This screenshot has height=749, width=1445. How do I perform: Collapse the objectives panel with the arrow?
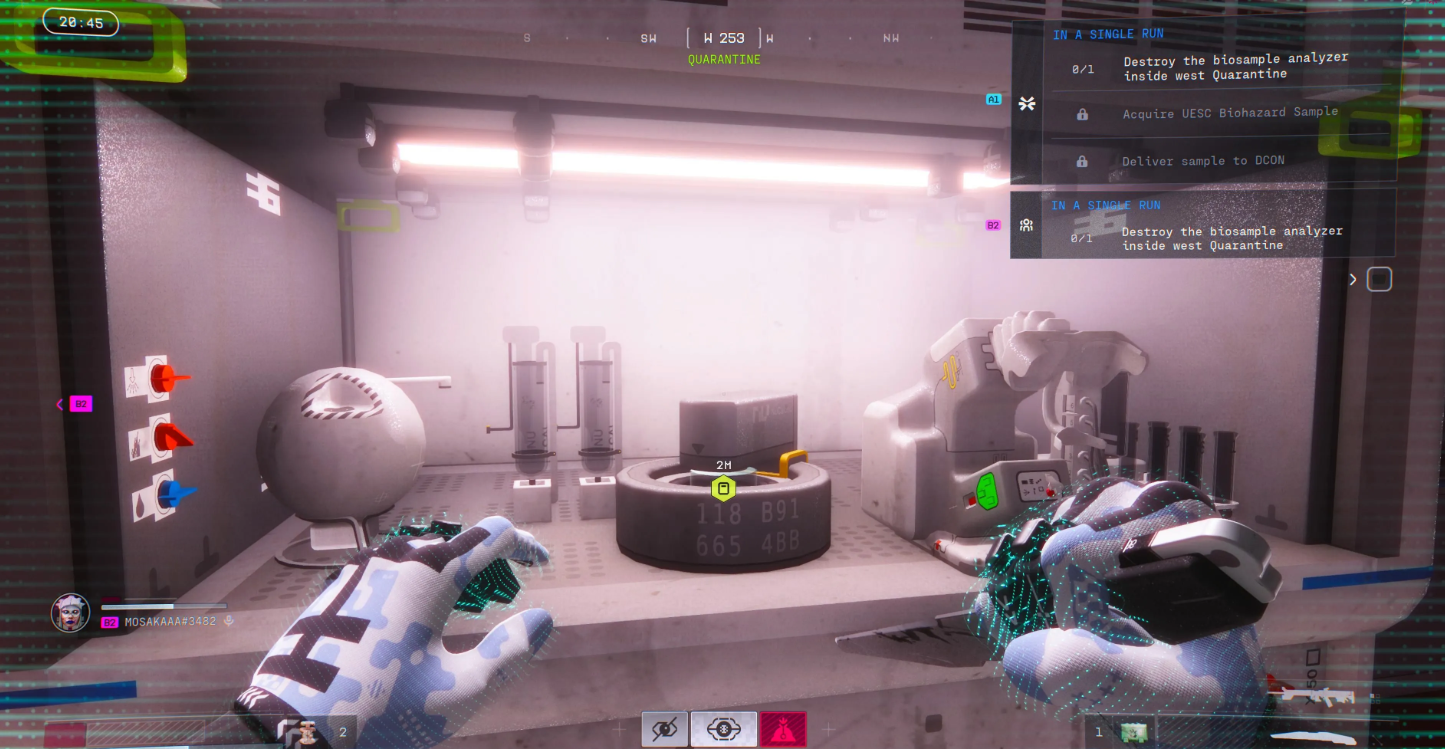[1353, 279]
